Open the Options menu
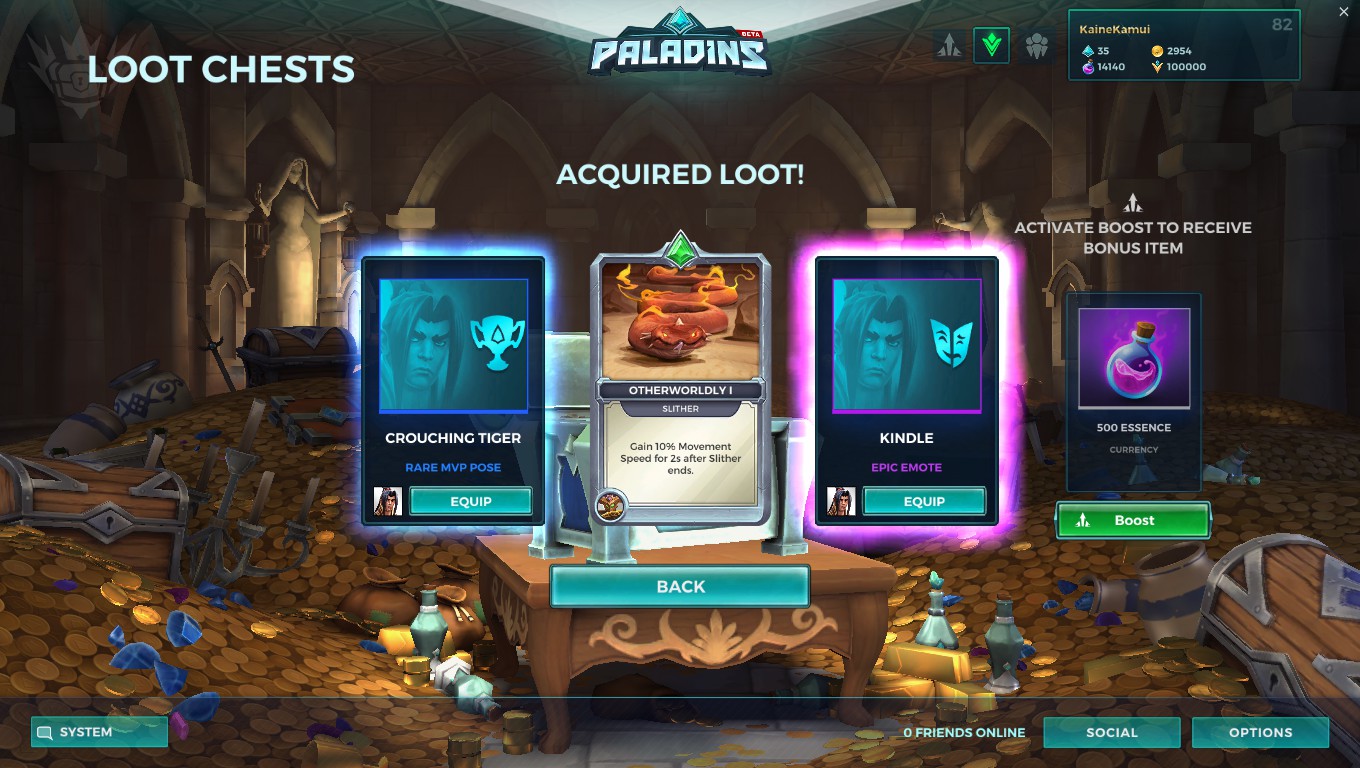The width and height of the screenshot is (1360, 768). [1260, 732]
